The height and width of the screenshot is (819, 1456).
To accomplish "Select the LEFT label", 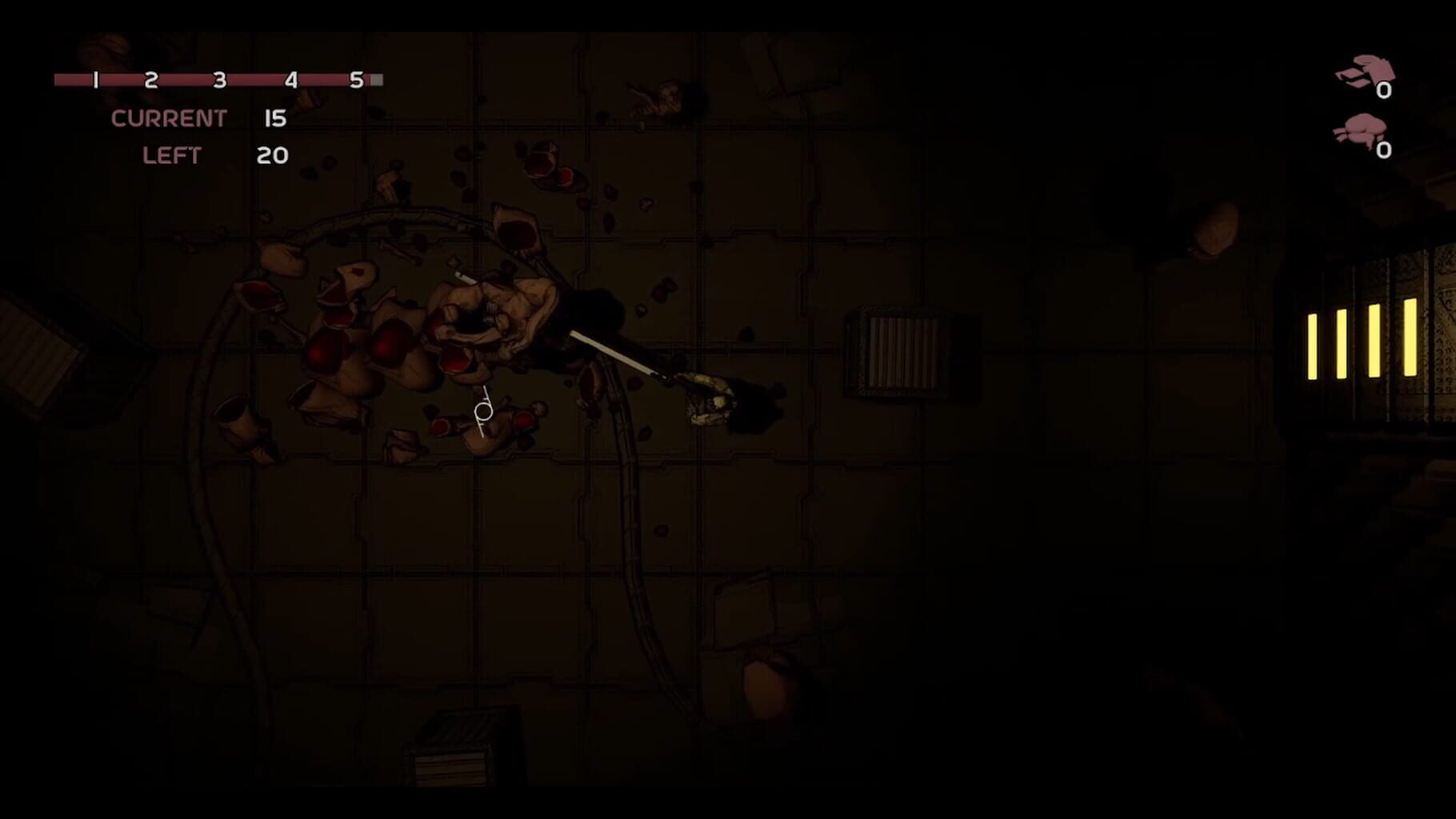I will click(173, 155).
